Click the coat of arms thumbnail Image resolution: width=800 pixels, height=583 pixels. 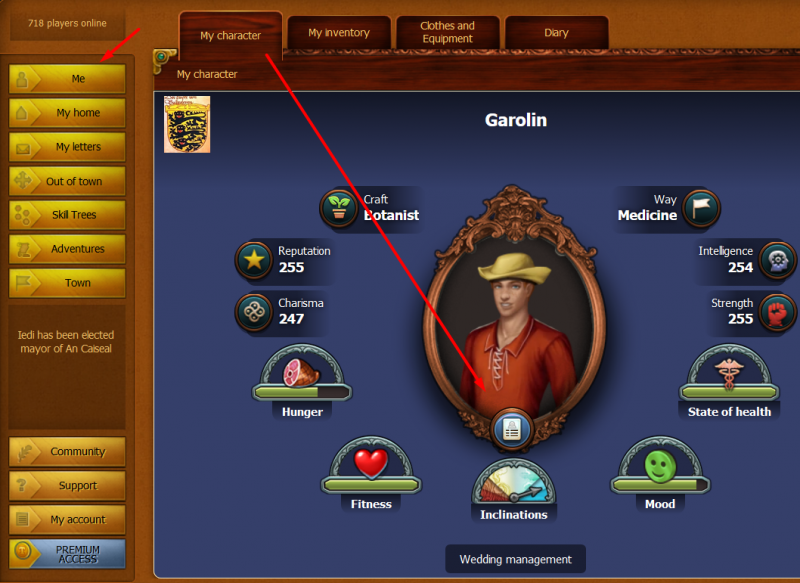tap(187, 124)
